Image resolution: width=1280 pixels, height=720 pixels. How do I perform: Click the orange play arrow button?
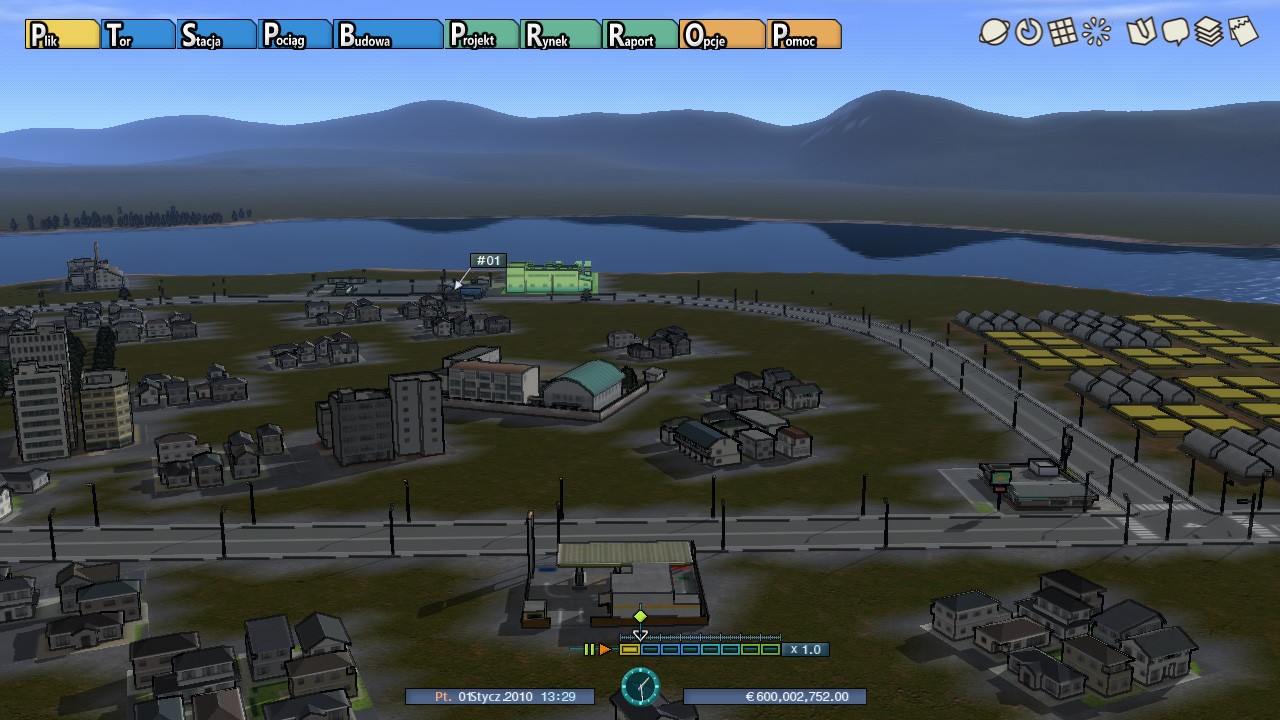coord(605,650)
